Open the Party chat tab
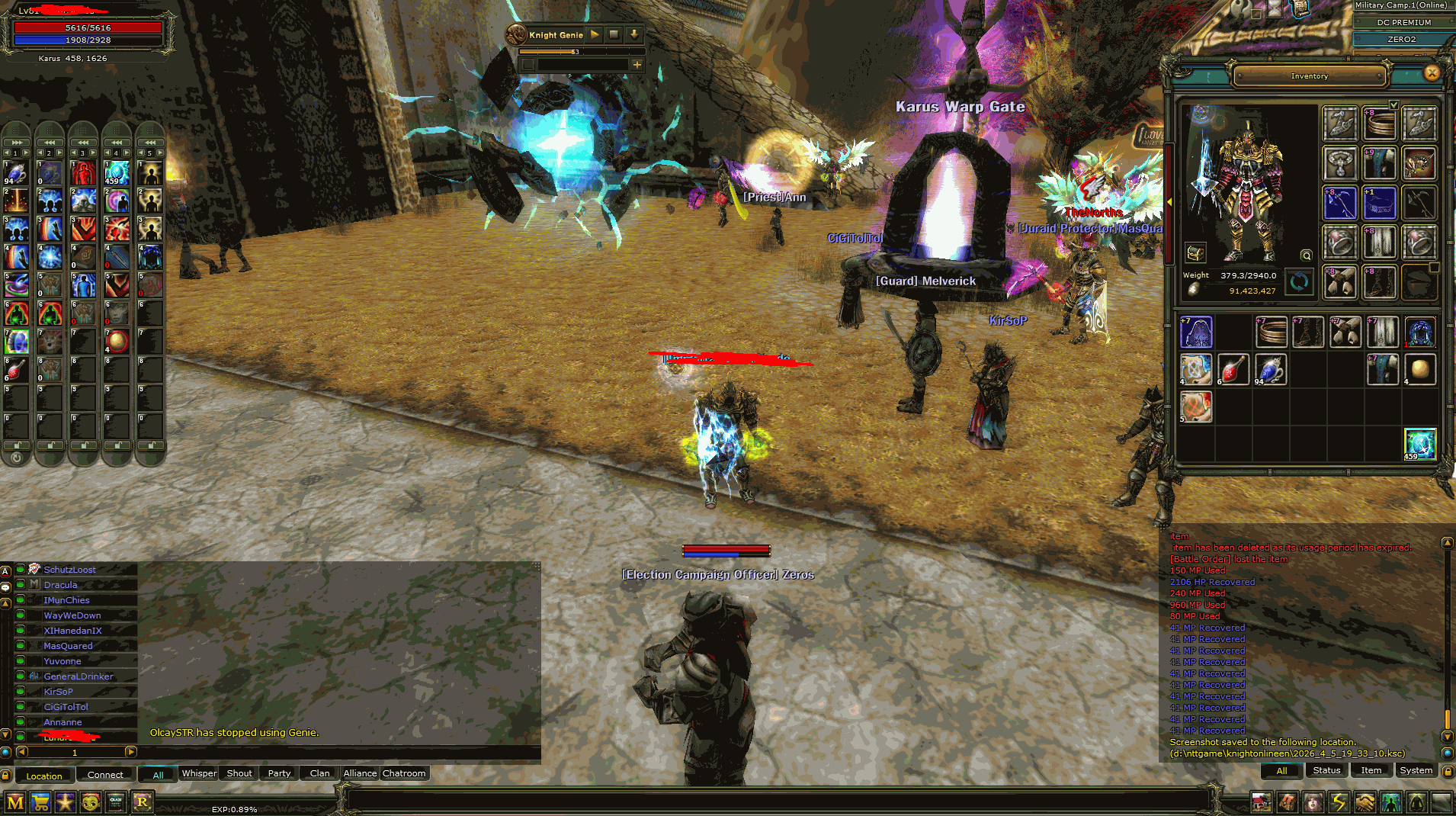The image size is (1456, 816). (x=277, y=773)
